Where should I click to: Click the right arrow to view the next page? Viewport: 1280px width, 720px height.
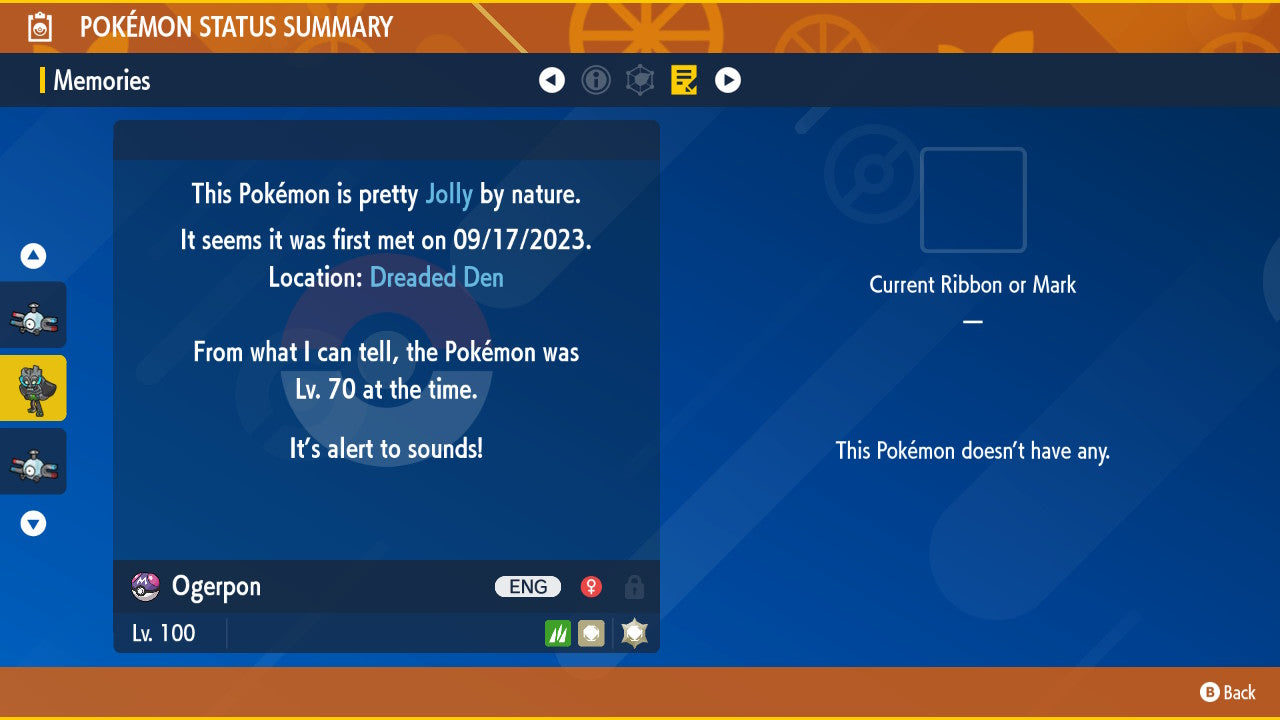tap(727, 80)
